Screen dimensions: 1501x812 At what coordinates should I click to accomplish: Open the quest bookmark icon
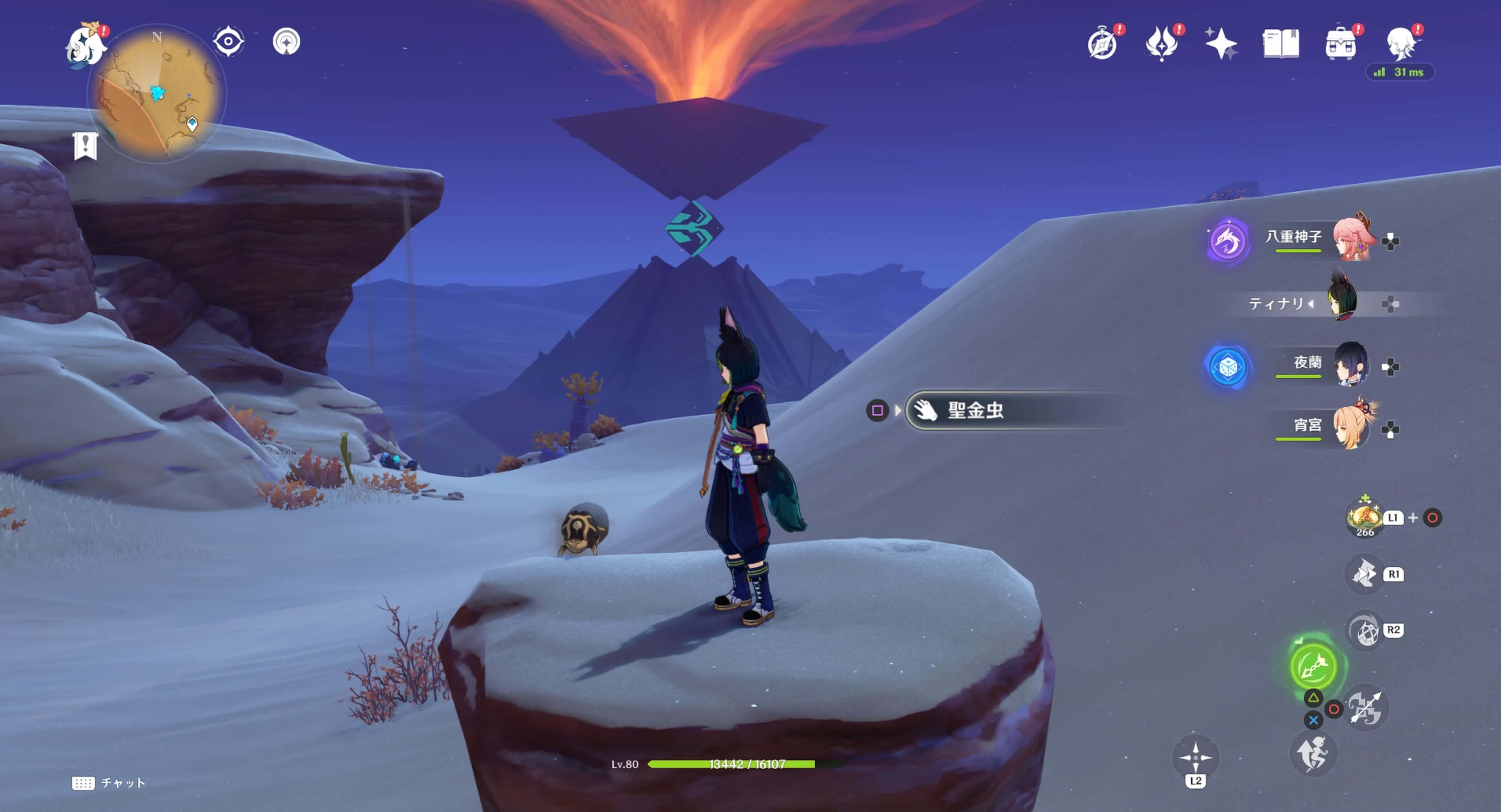[85, 145]
